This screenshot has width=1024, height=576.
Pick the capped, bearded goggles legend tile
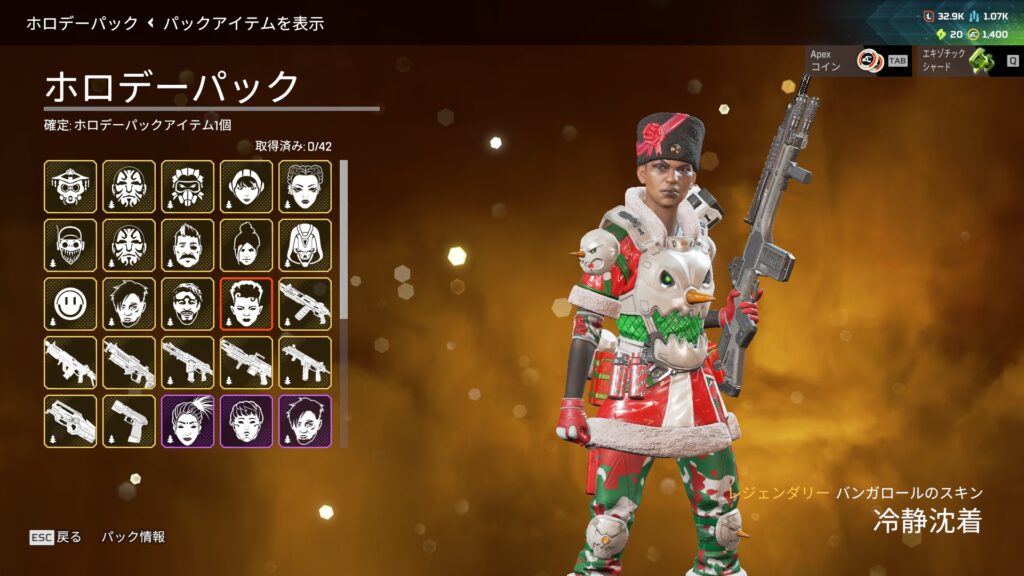(70, 245)
